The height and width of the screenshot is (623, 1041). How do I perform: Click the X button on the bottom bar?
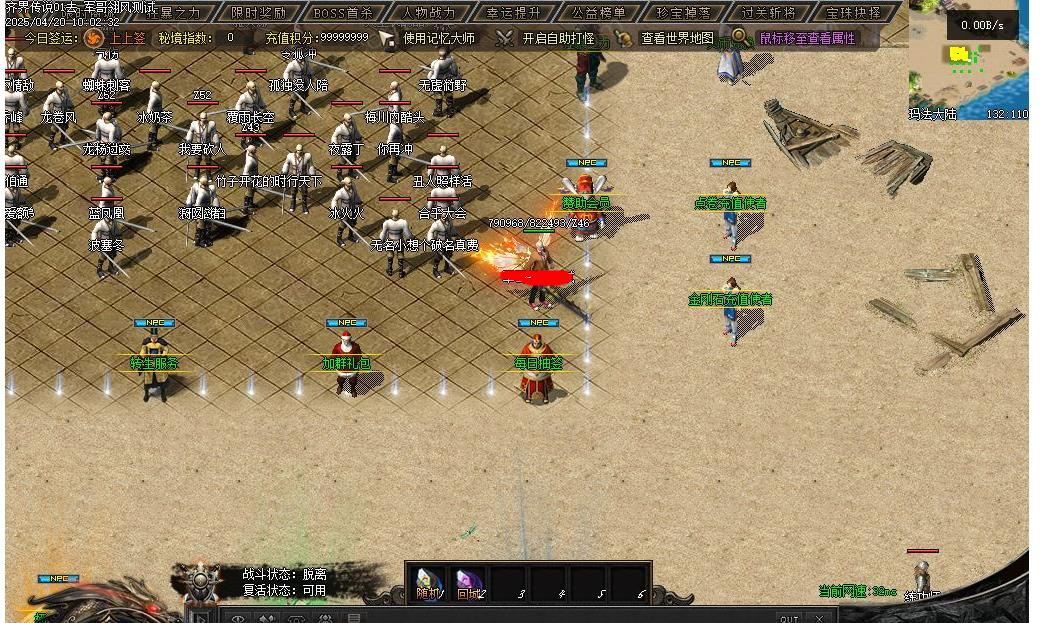pyautogui.click(x=820, y=619)
